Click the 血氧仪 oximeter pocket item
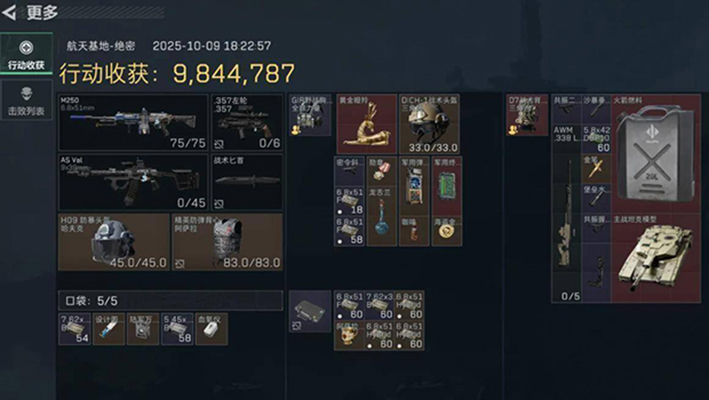 pyautogui.click(x=211, y=329)
